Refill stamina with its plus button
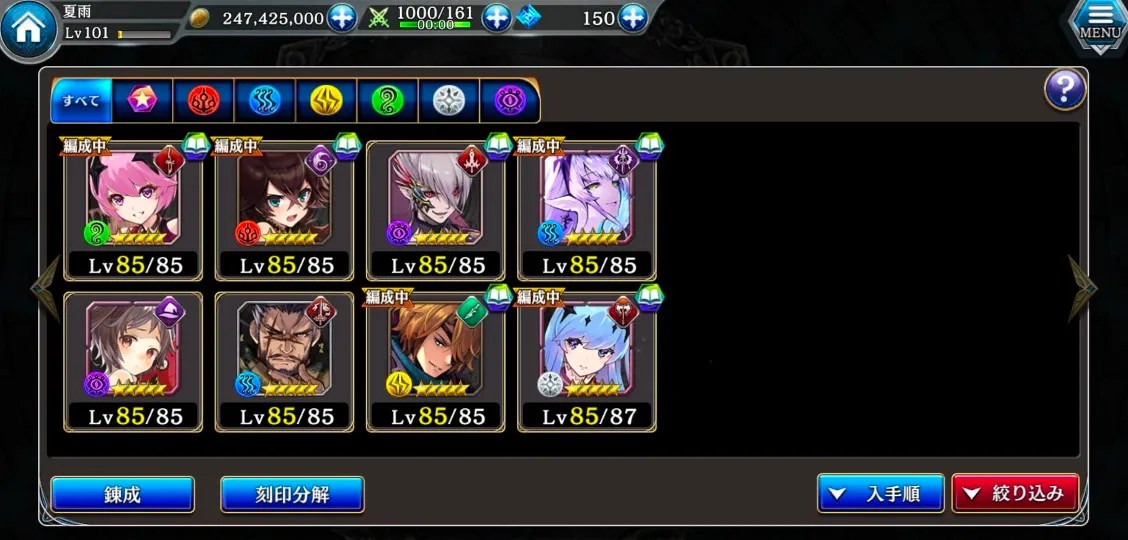 (x=496, y=18)
